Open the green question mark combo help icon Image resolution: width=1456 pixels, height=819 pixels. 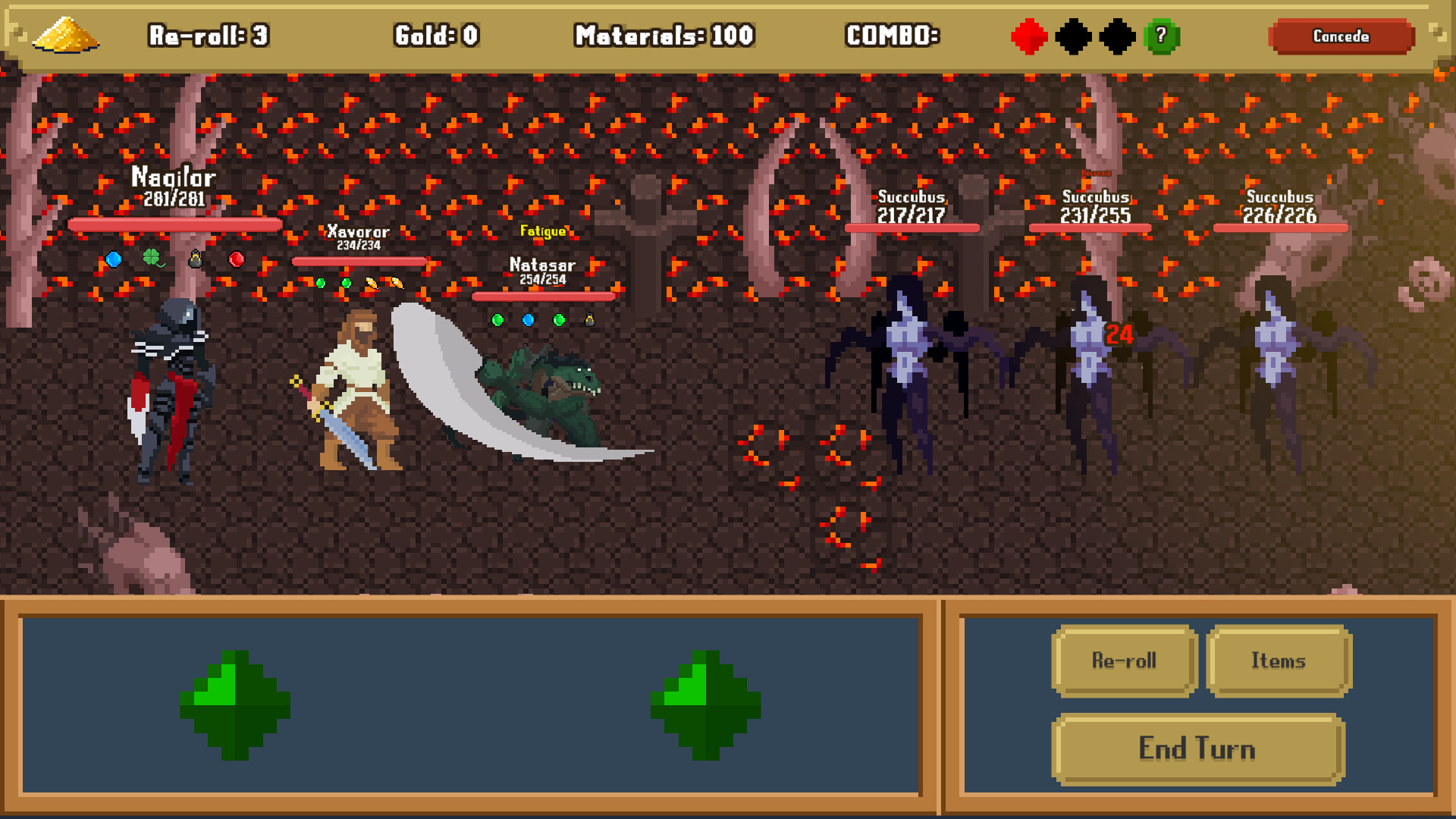point(1163,37)
